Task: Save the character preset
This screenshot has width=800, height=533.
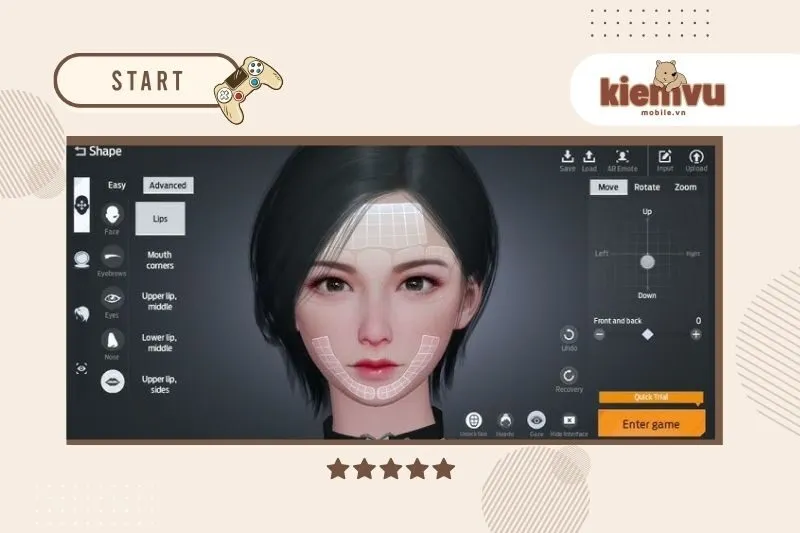Action: point(567,159)
